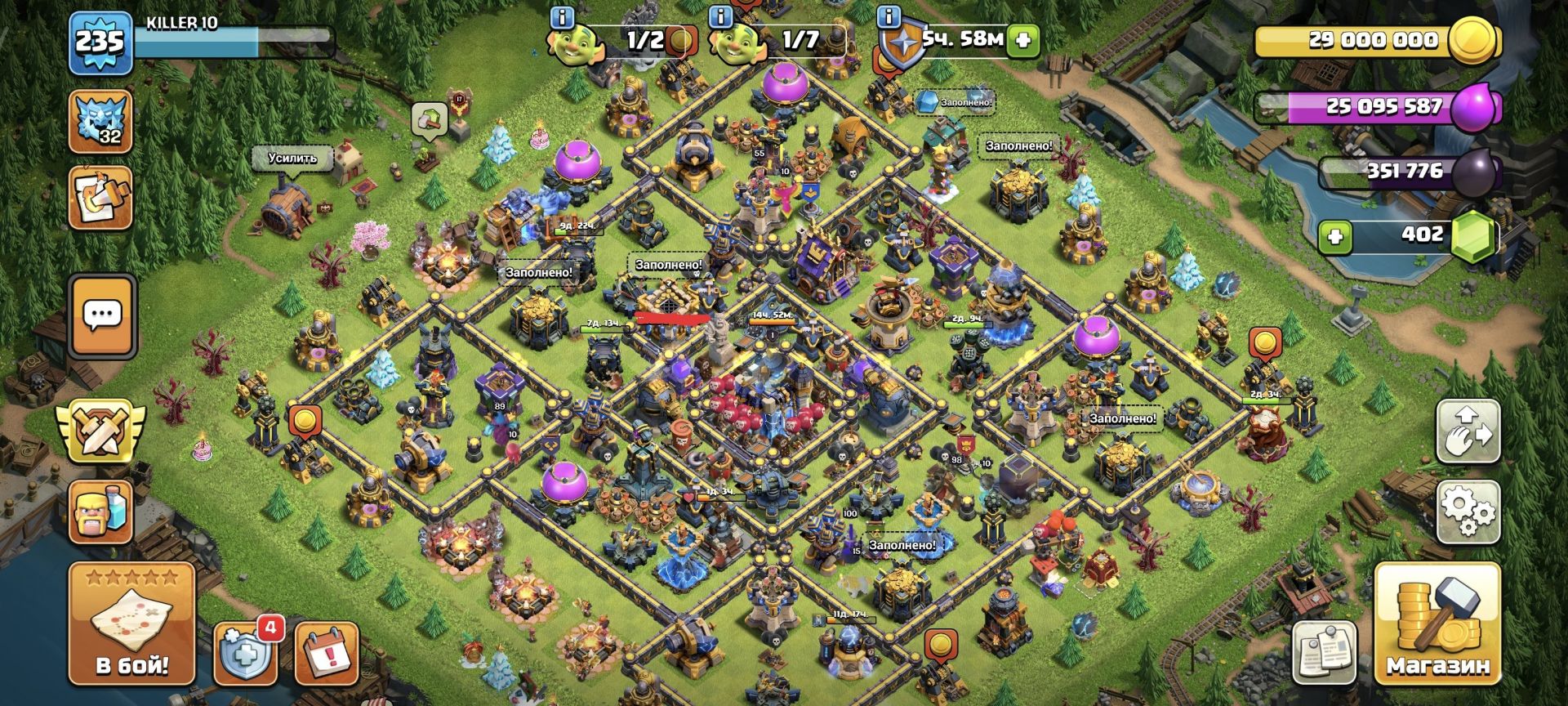Tap the player level 235 badge
Screen dimensions: 1568x706
pos(100,42)
